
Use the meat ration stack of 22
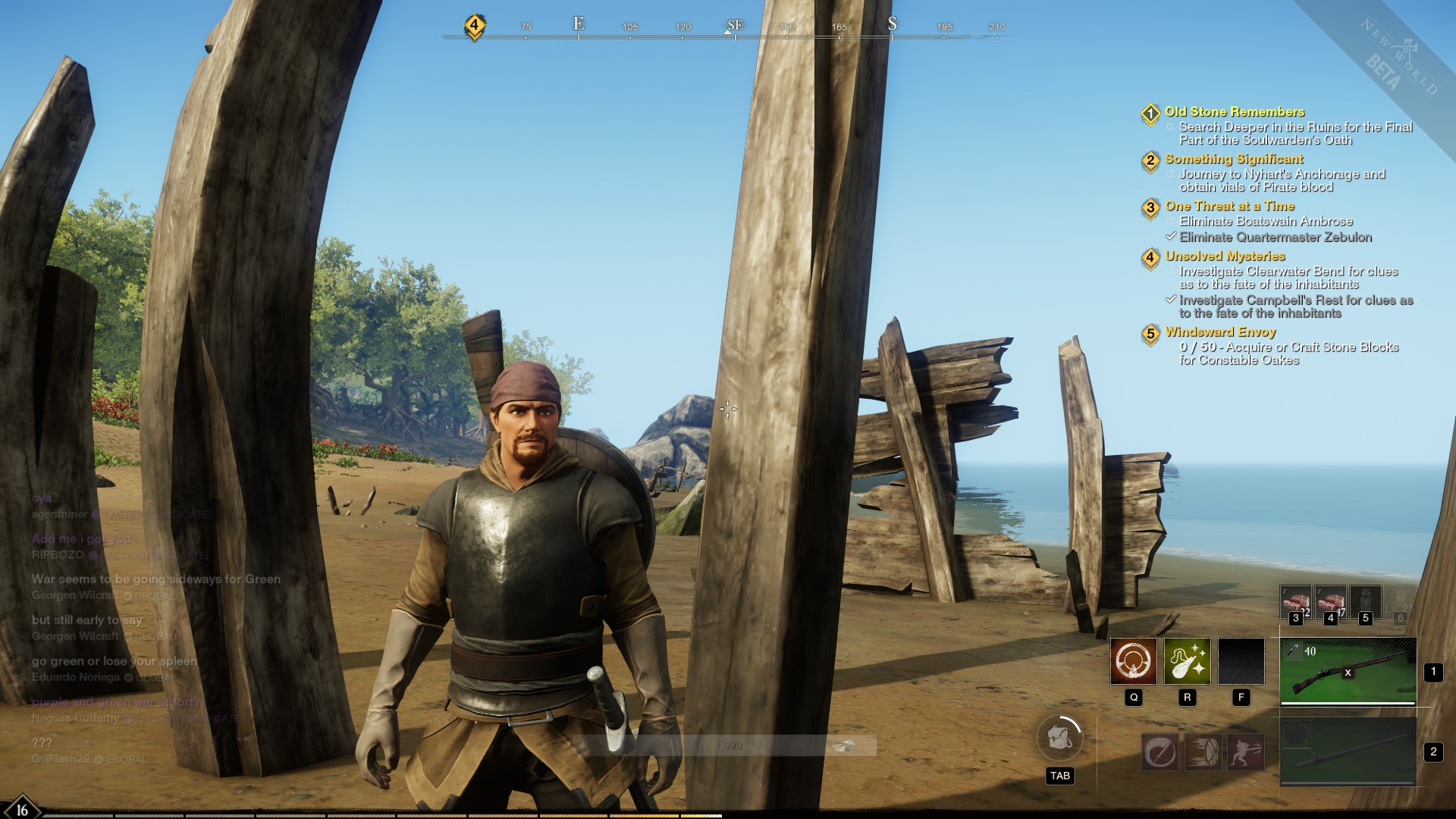coord(1295,603)
